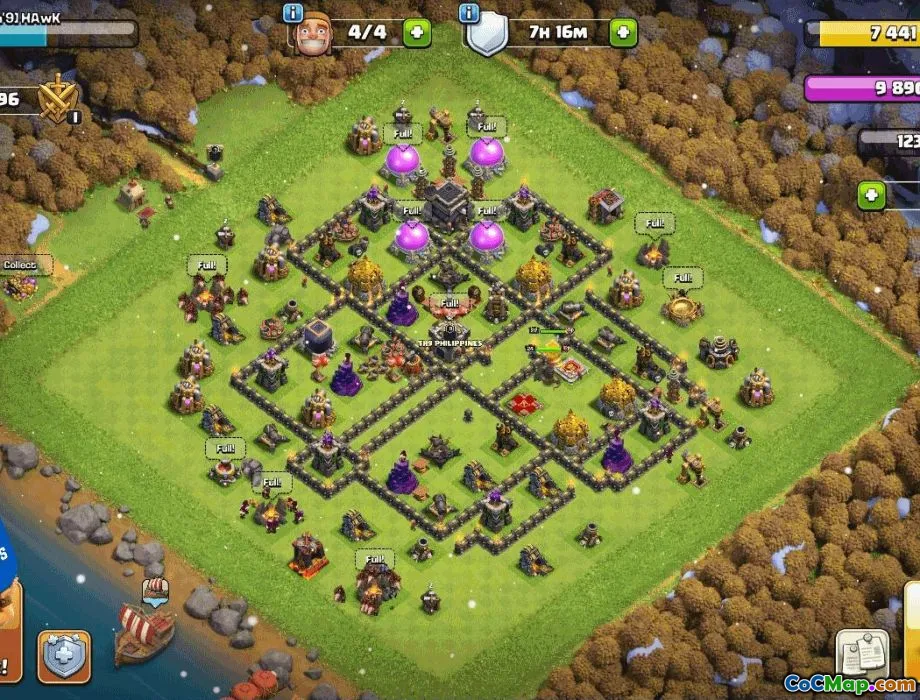Viewport: 920px width, 700px height.
Task: Buy gems with the green plus button
Action: tap(872, 195)
